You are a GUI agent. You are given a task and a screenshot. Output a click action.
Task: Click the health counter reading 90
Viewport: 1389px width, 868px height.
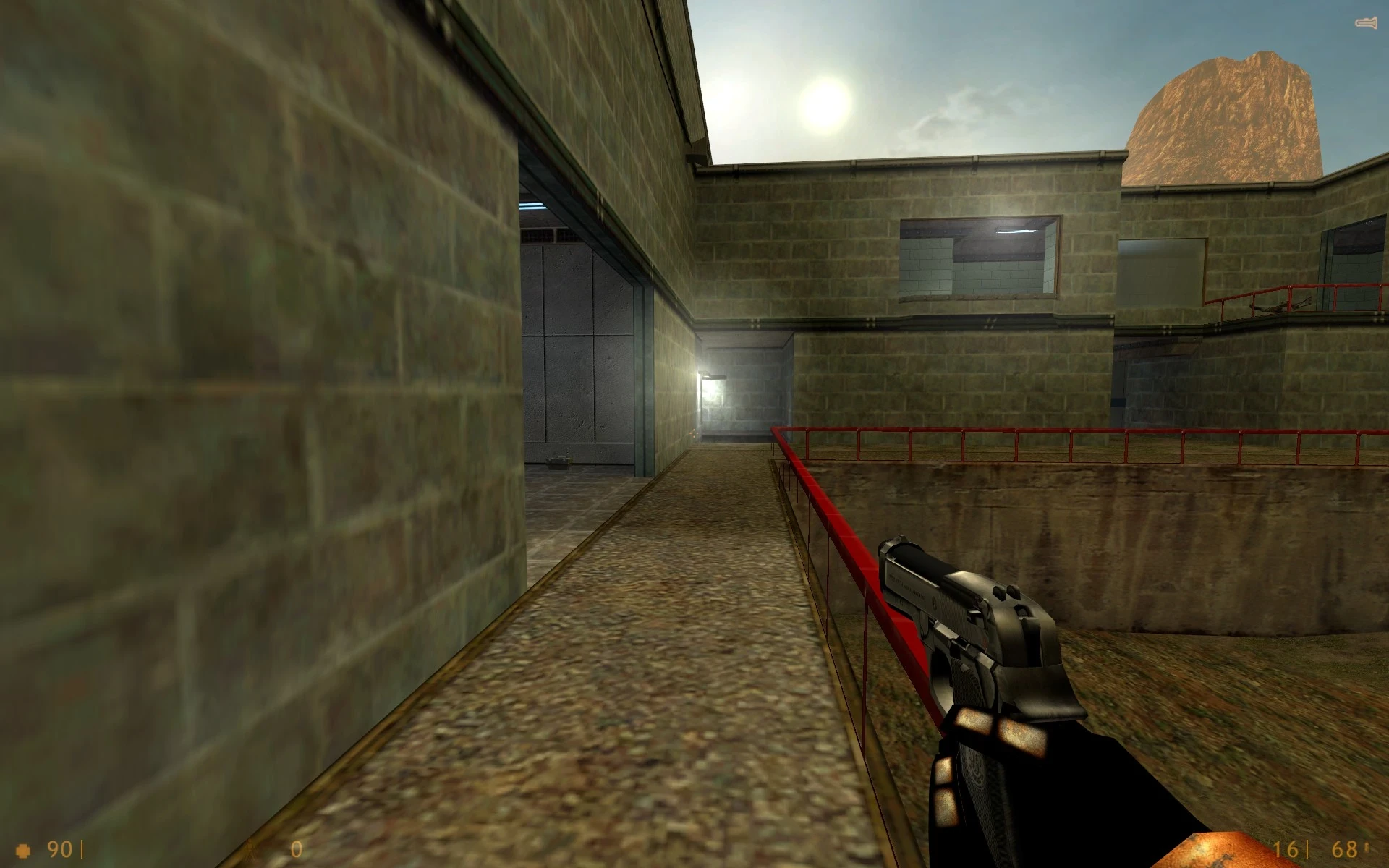click(x=61, y=848)
